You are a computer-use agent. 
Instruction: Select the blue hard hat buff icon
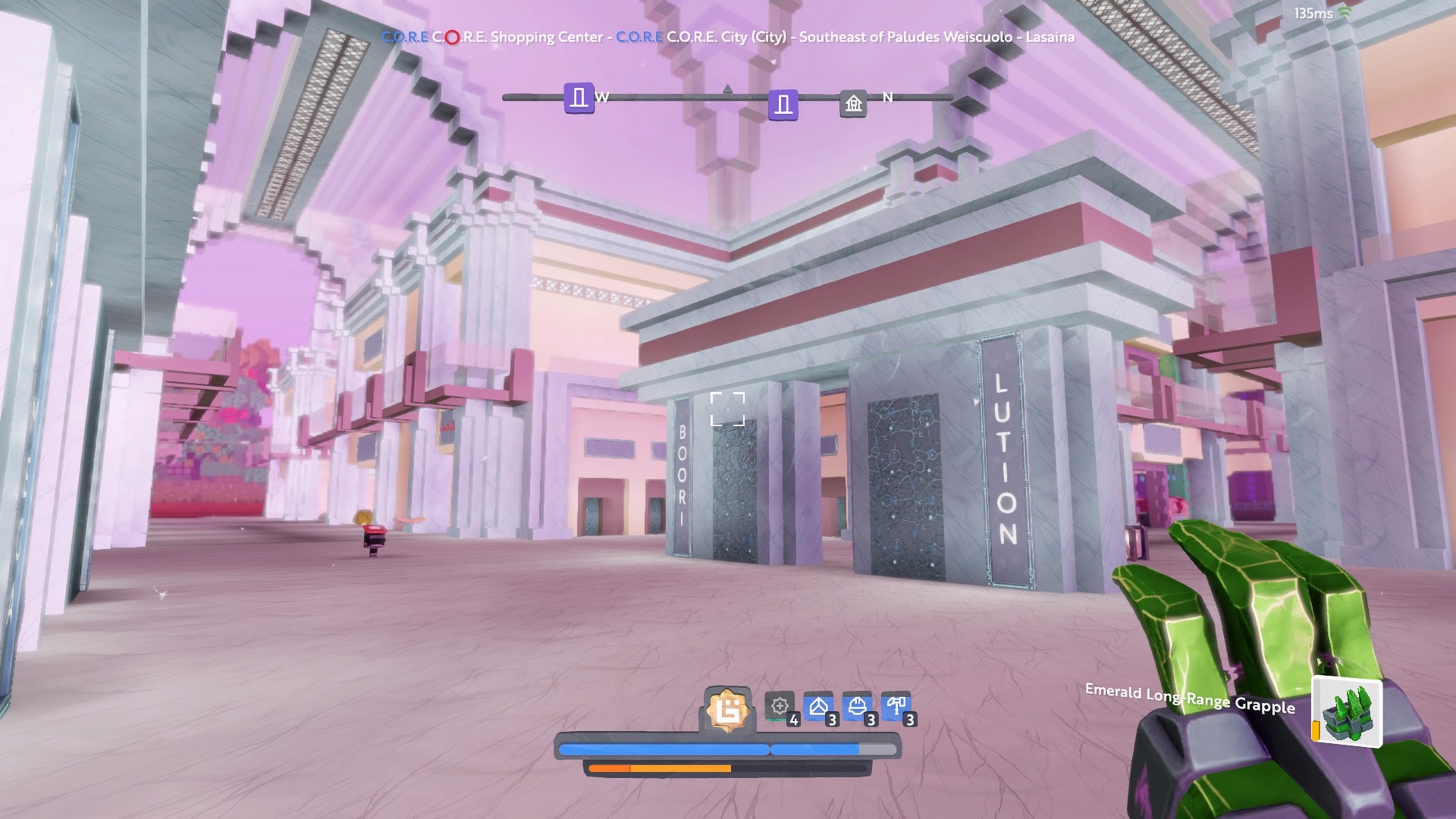(857, 707)
